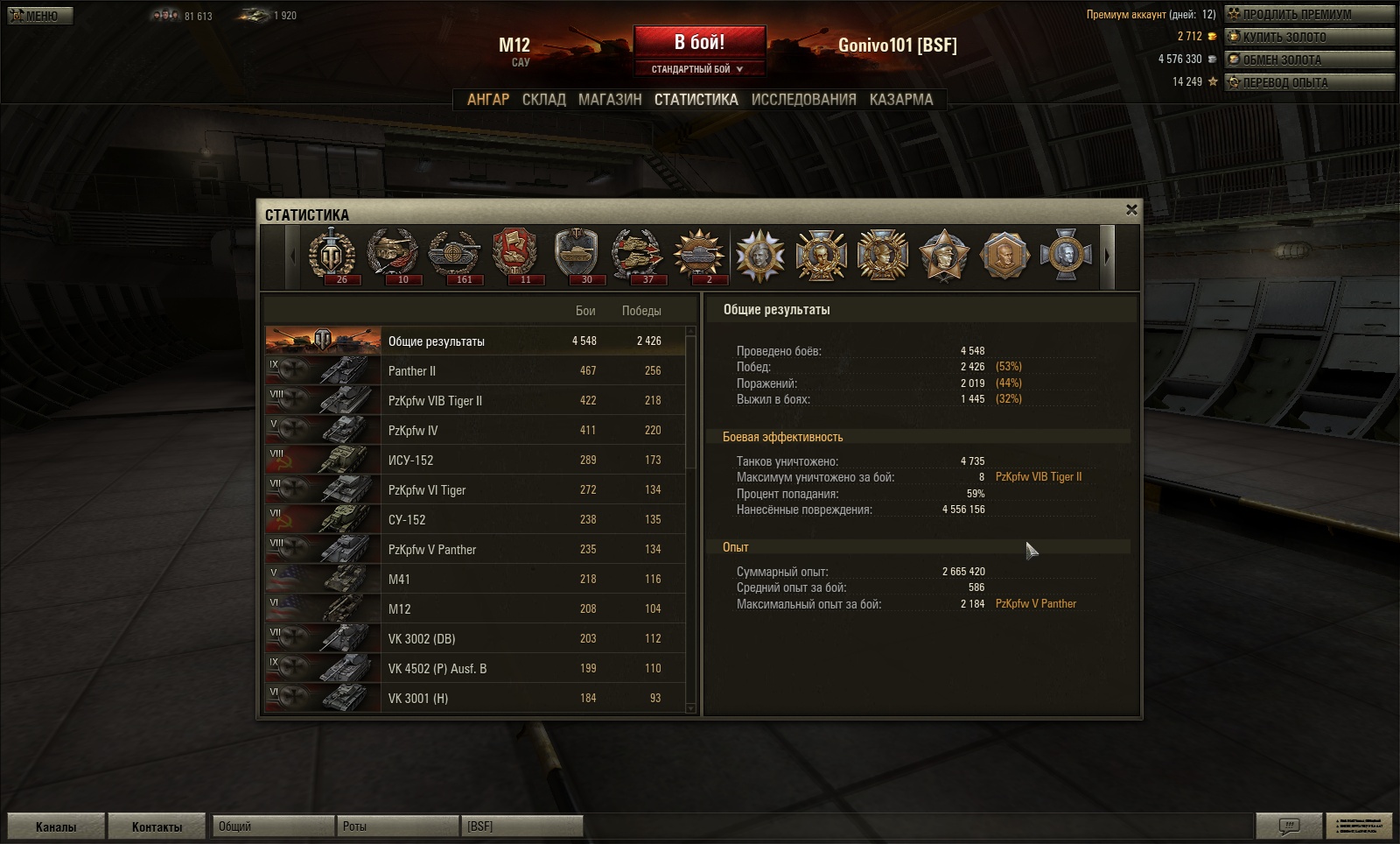Open the Каналы chat button
The width and height of the screenshot is (1400, 844).
(x=56, y=826)
